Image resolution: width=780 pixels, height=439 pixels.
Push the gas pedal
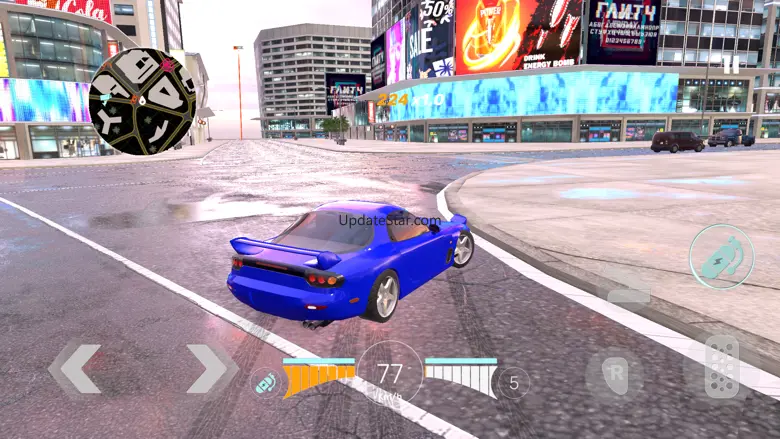click(x=721, y=368)
